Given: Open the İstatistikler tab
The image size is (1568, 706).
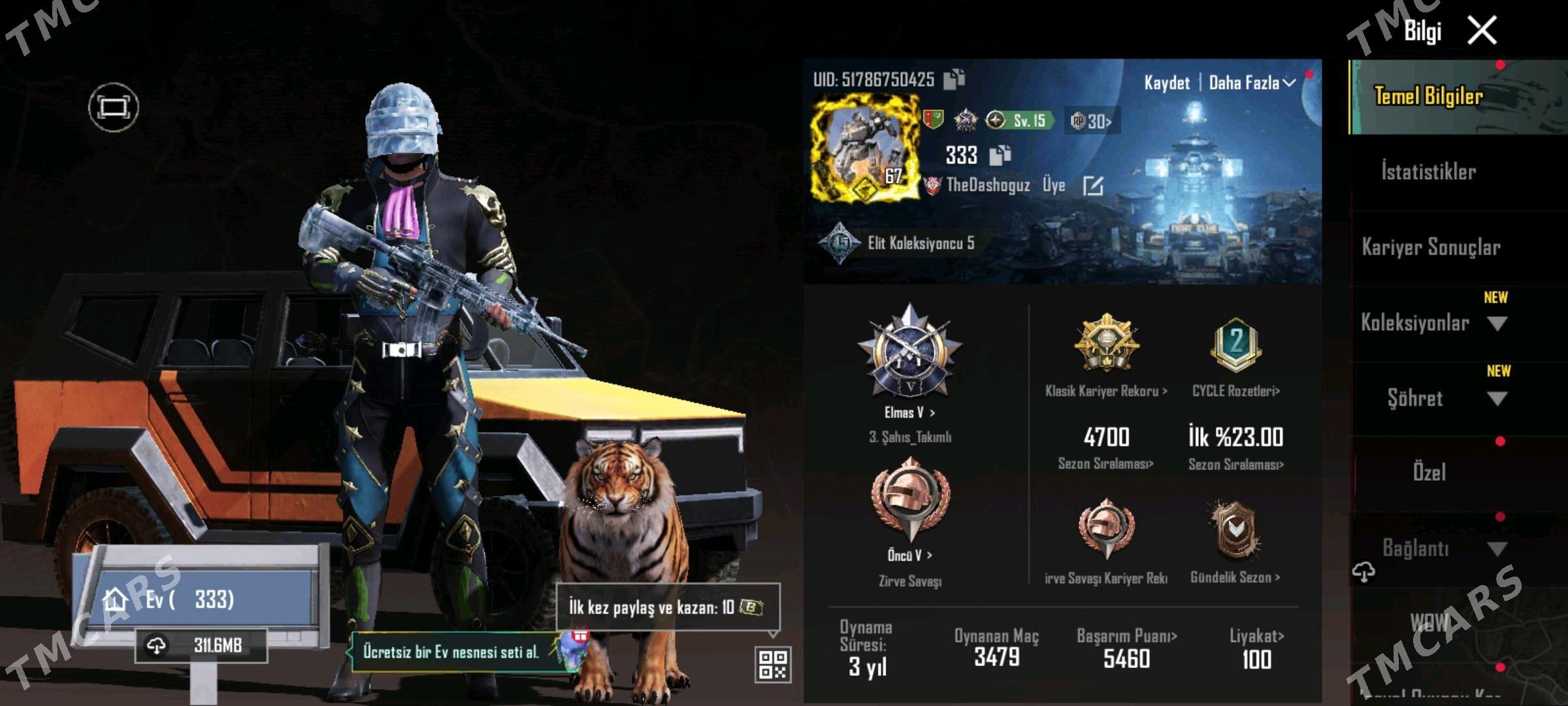Looking at the screenshot, I should pos(1428,172).
